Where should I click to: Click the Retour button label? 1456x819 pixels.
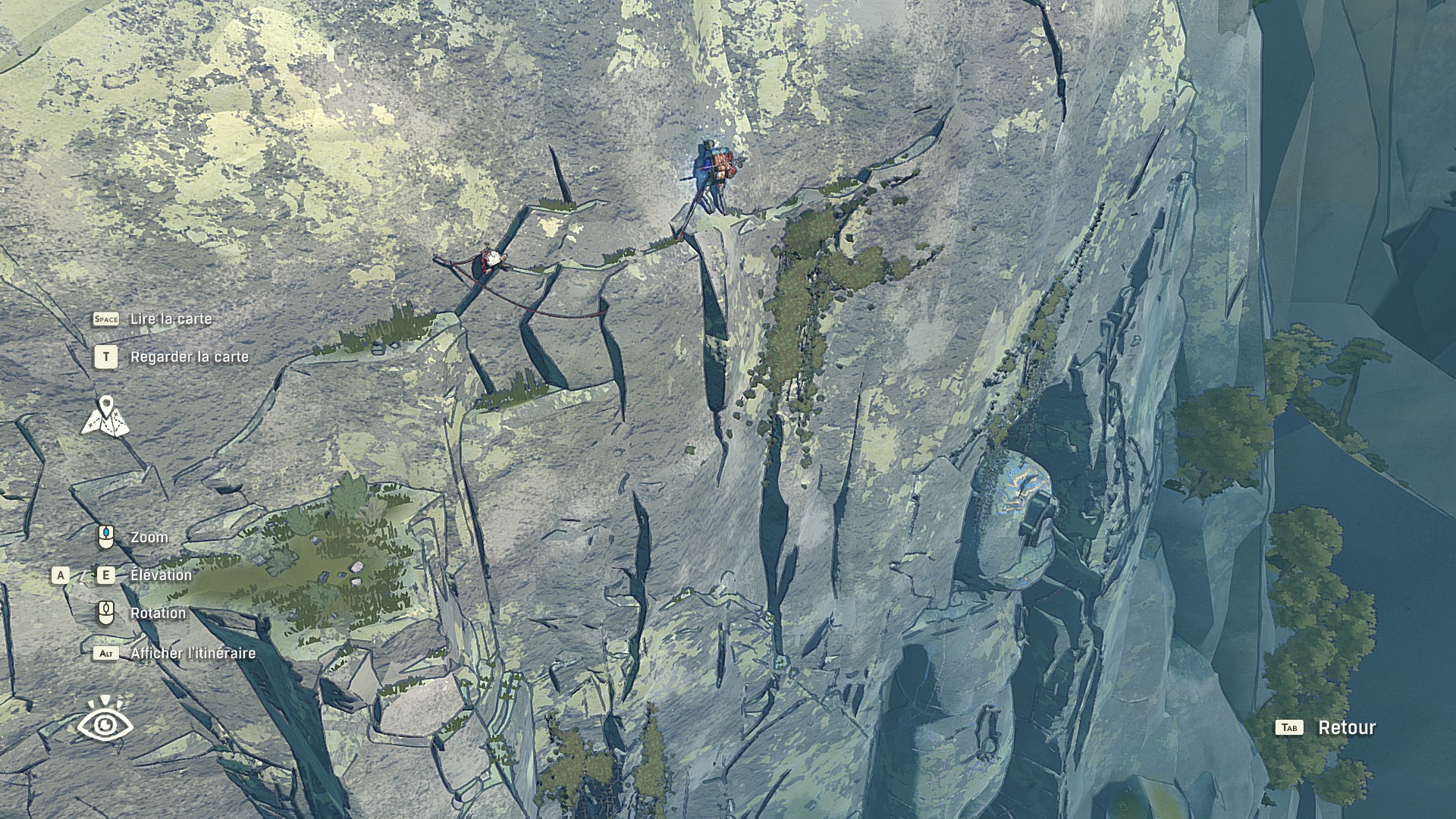(x=1346, y=728)
